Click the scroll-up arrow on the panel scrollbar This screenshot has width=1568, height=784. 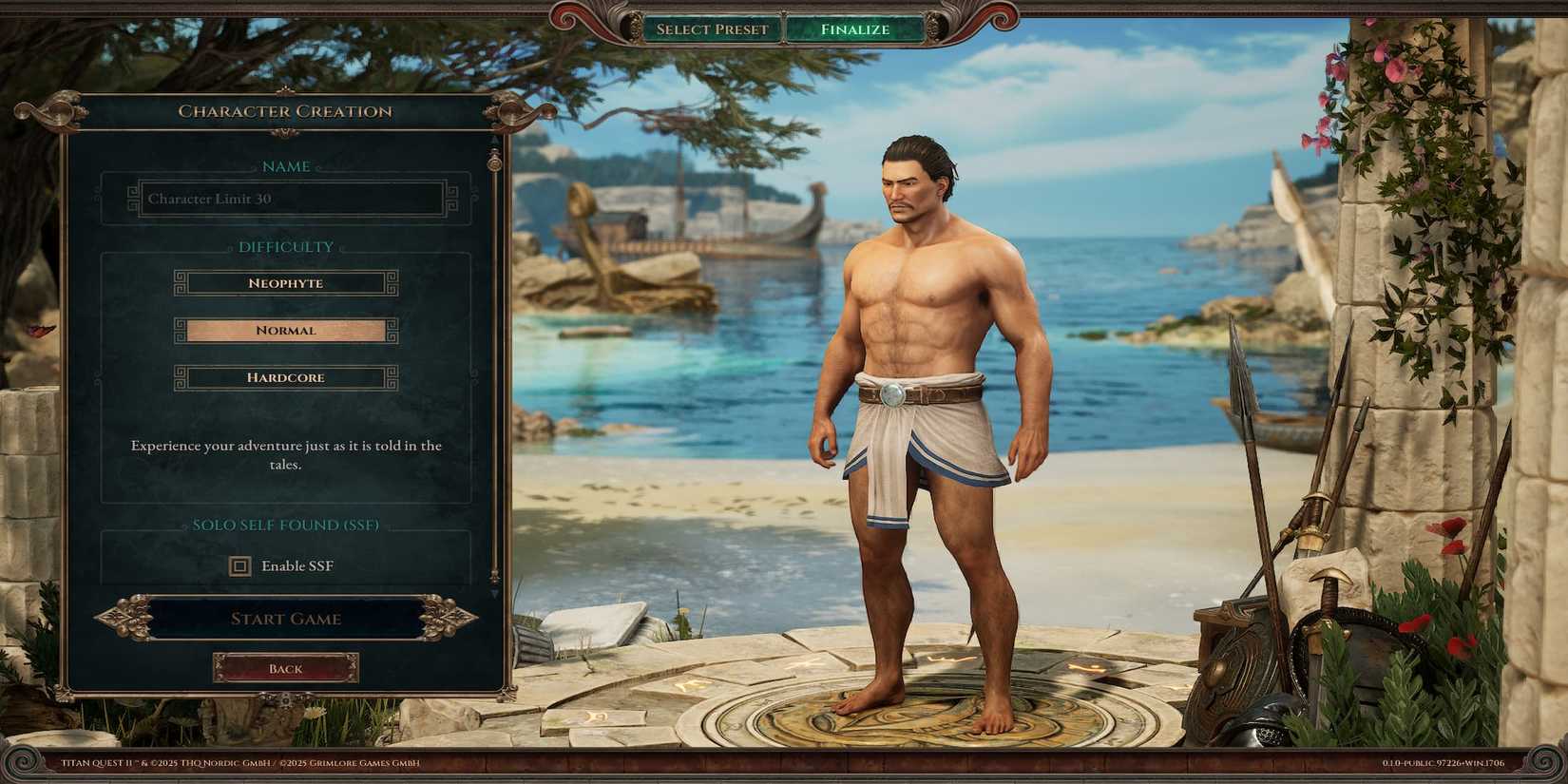pos(493,139)
